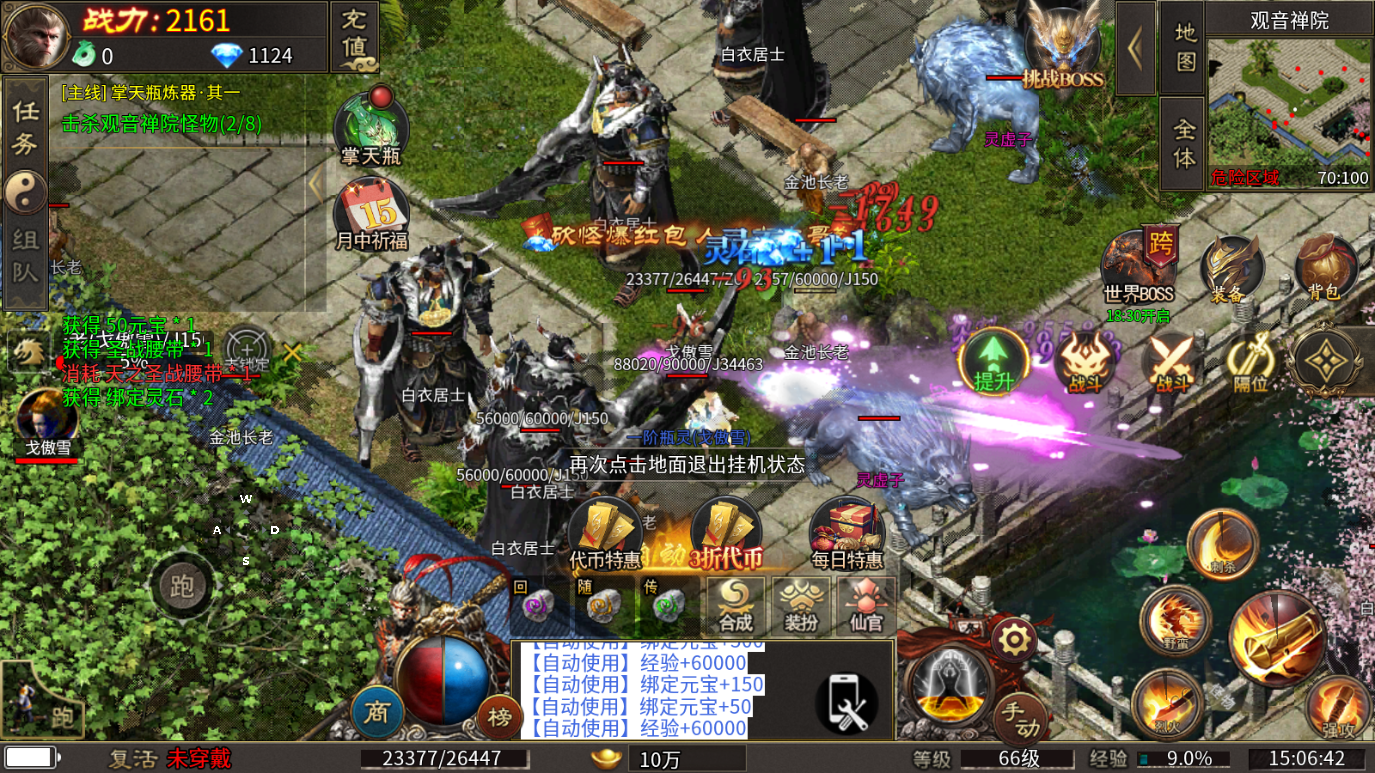This screenshot has width=1375, height=773.
Task: Switch to the 任务 quest tab
Action: (25, 127)
